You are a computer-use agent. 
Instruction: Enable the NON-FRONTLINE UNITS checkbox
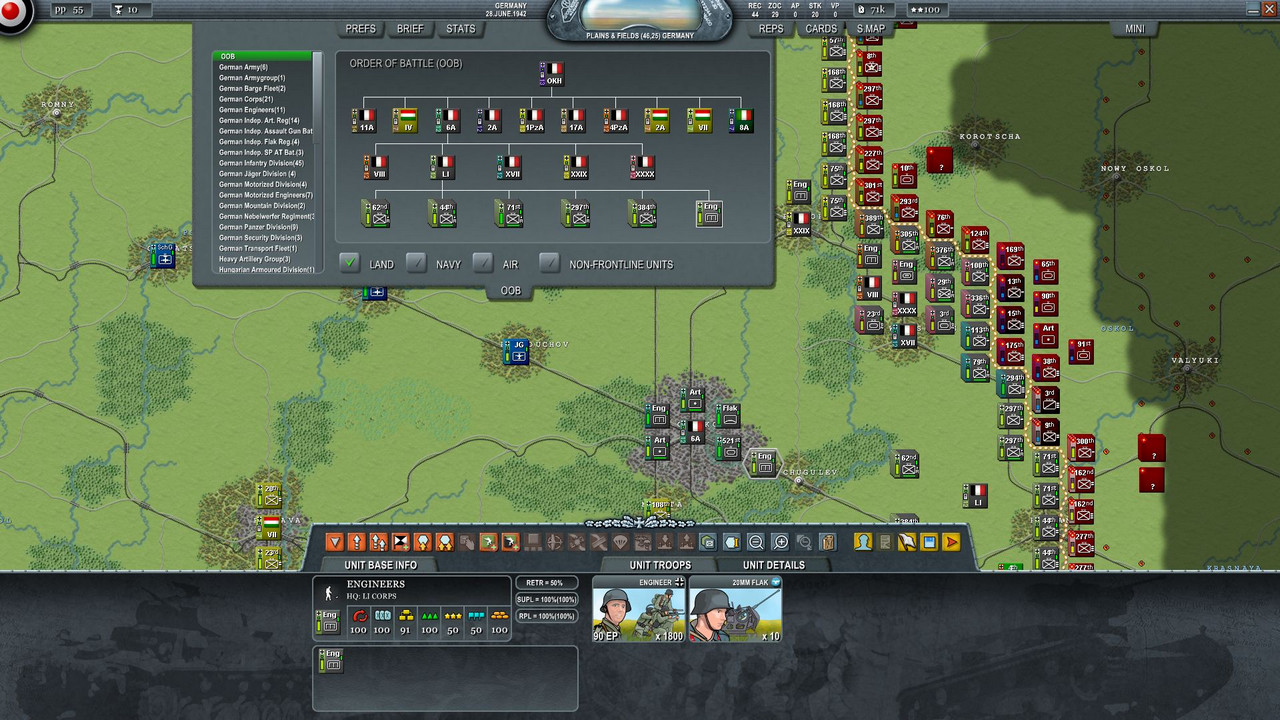coord(548,264)
